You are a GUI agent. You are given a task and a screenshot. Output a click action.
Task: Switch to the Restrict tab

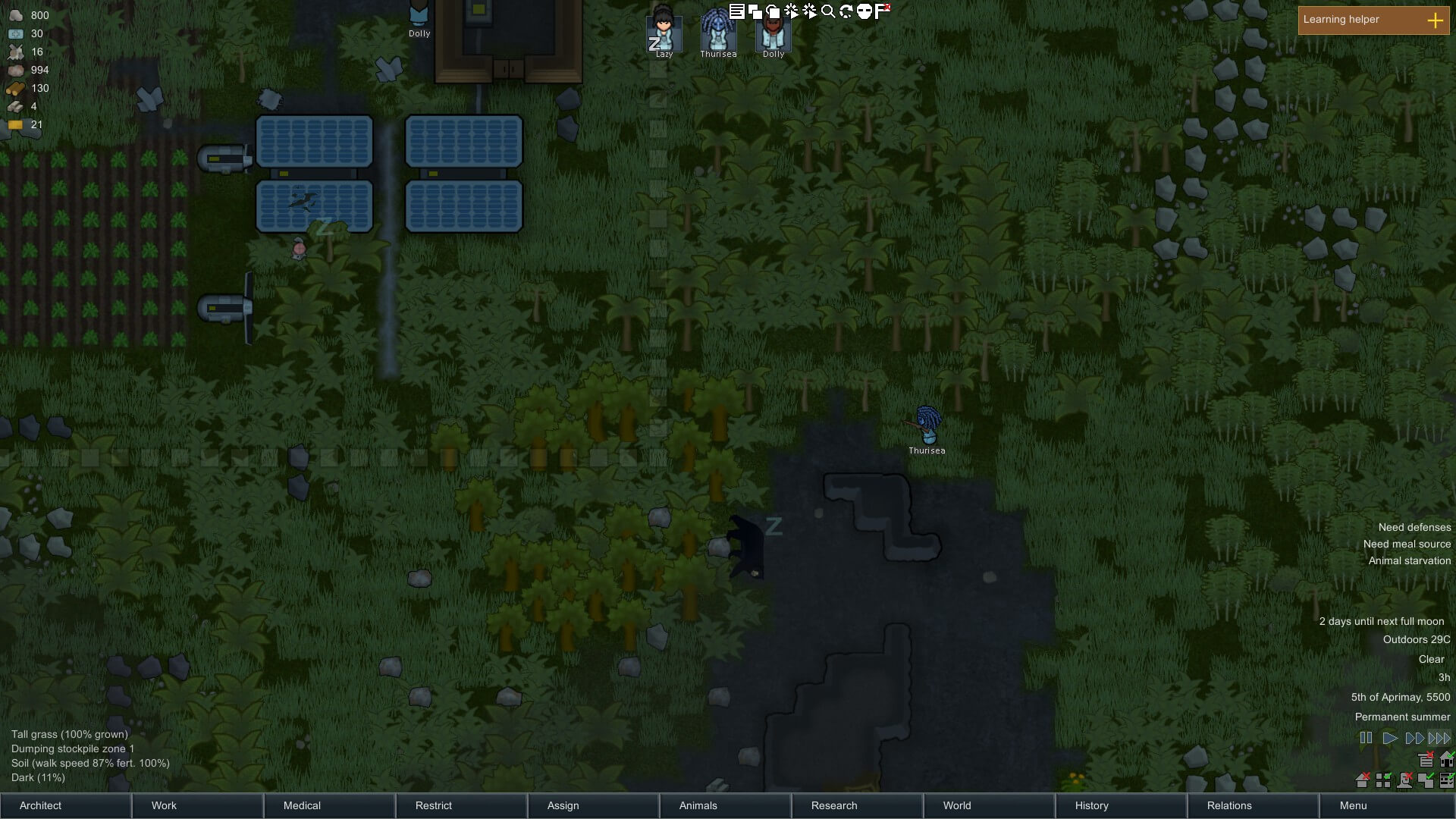pyautogui.click(x=434, y=805)
